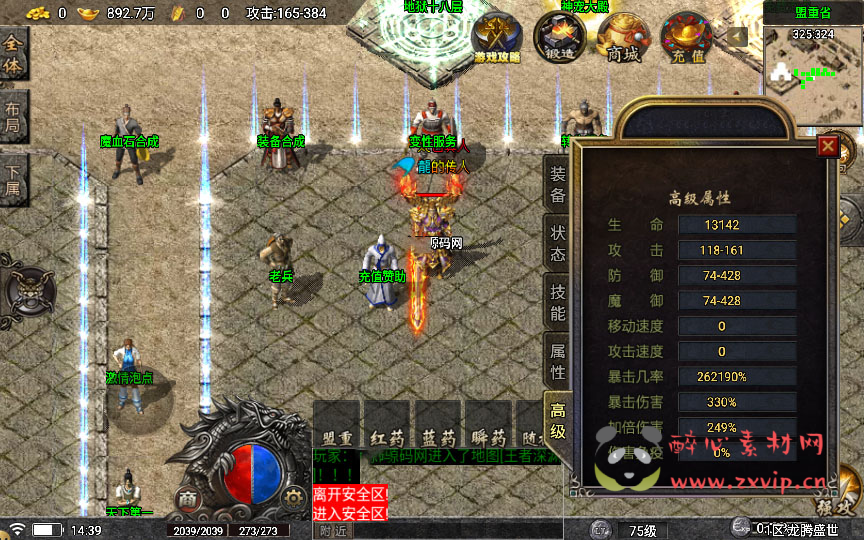Open the 充值 recharge icon
The height and width of the screenshot is (540, 864).
tap(687, 38)
